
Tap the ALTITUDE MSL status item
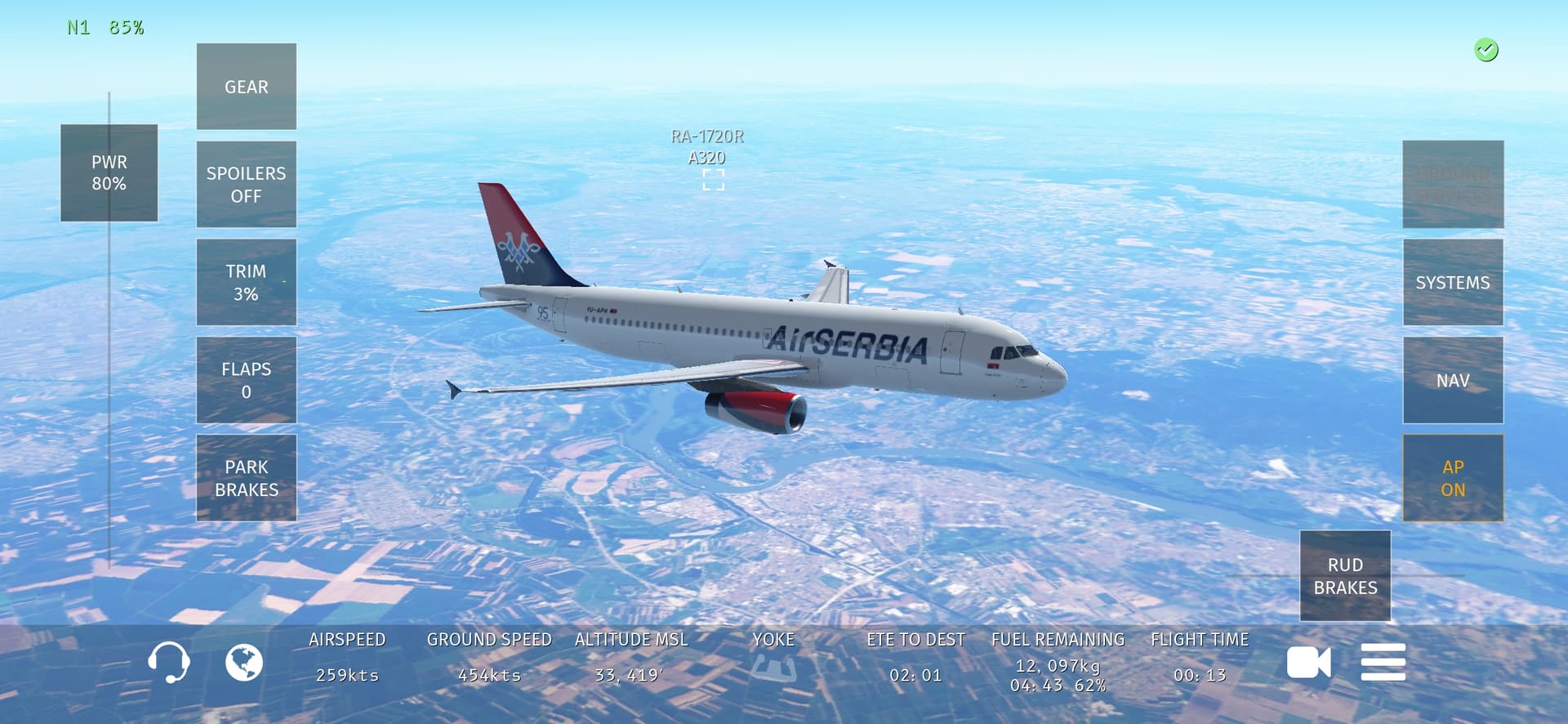coord(630,659)
